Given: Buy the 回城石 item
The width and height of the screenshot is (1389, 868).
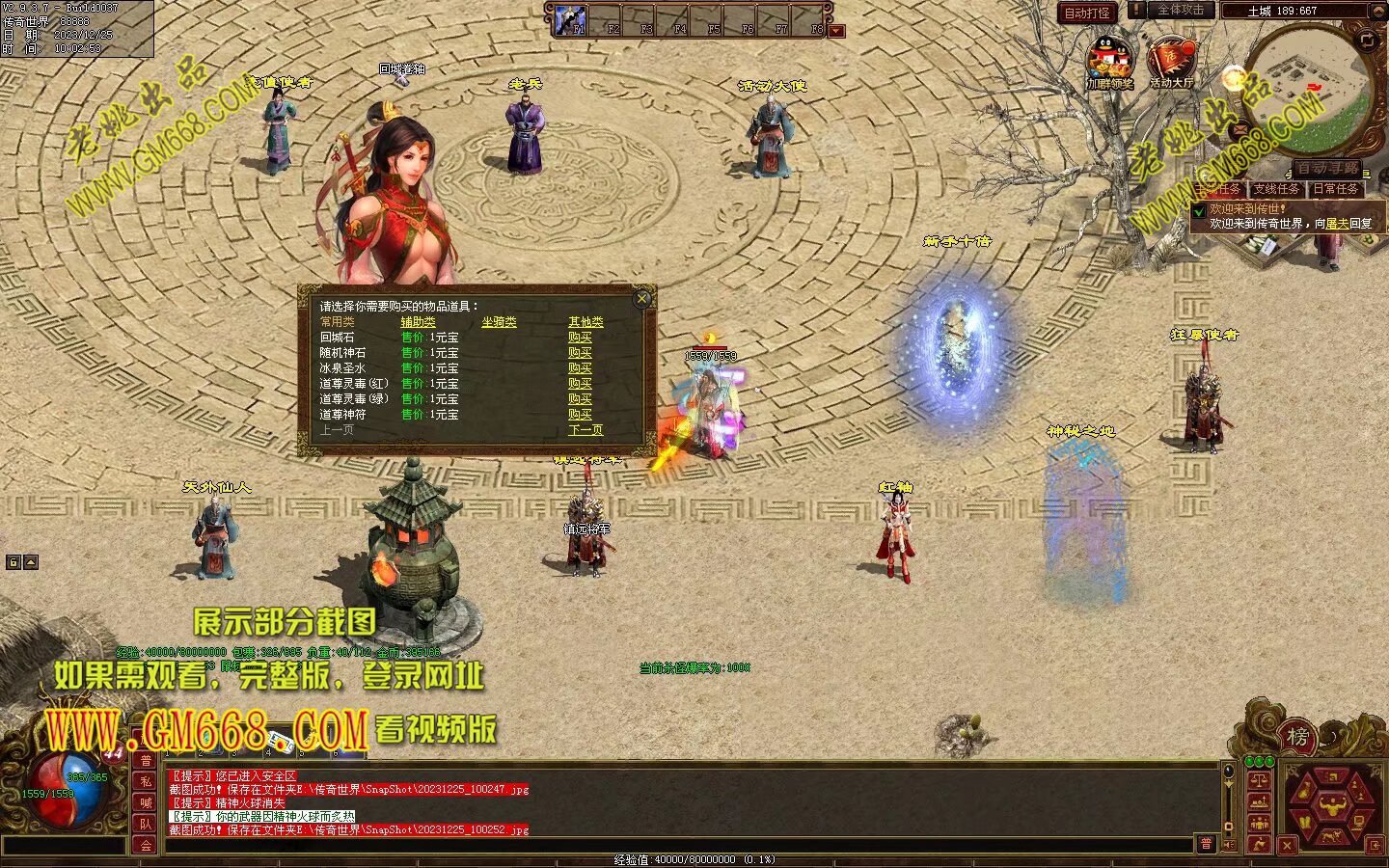Looking at the screenshot, I should pyautogui.click(x=580, y=338).
